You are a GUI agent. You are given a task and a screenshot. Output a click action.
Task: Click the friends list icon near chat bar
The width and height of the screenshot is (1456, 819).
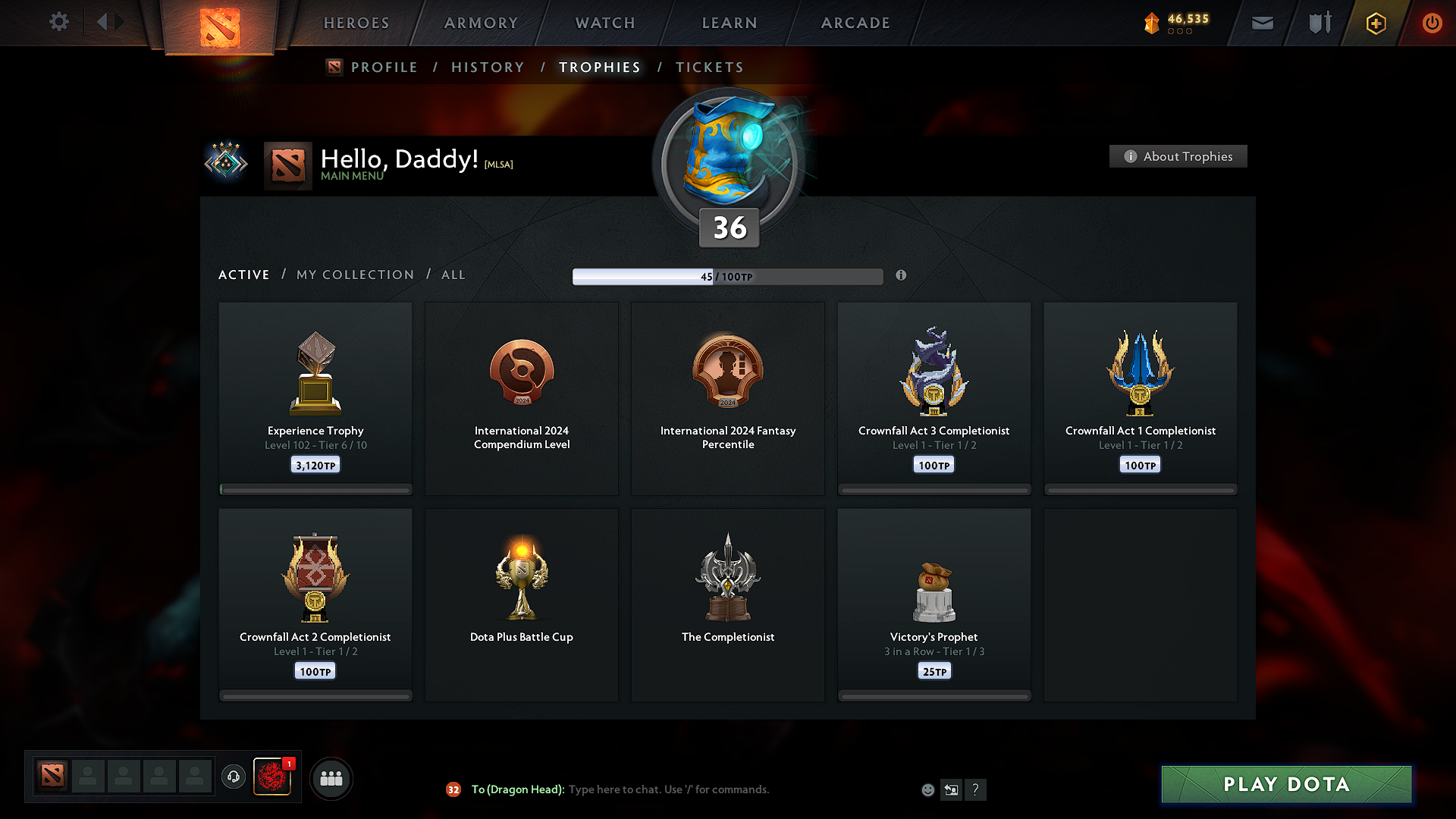(331, 777)
